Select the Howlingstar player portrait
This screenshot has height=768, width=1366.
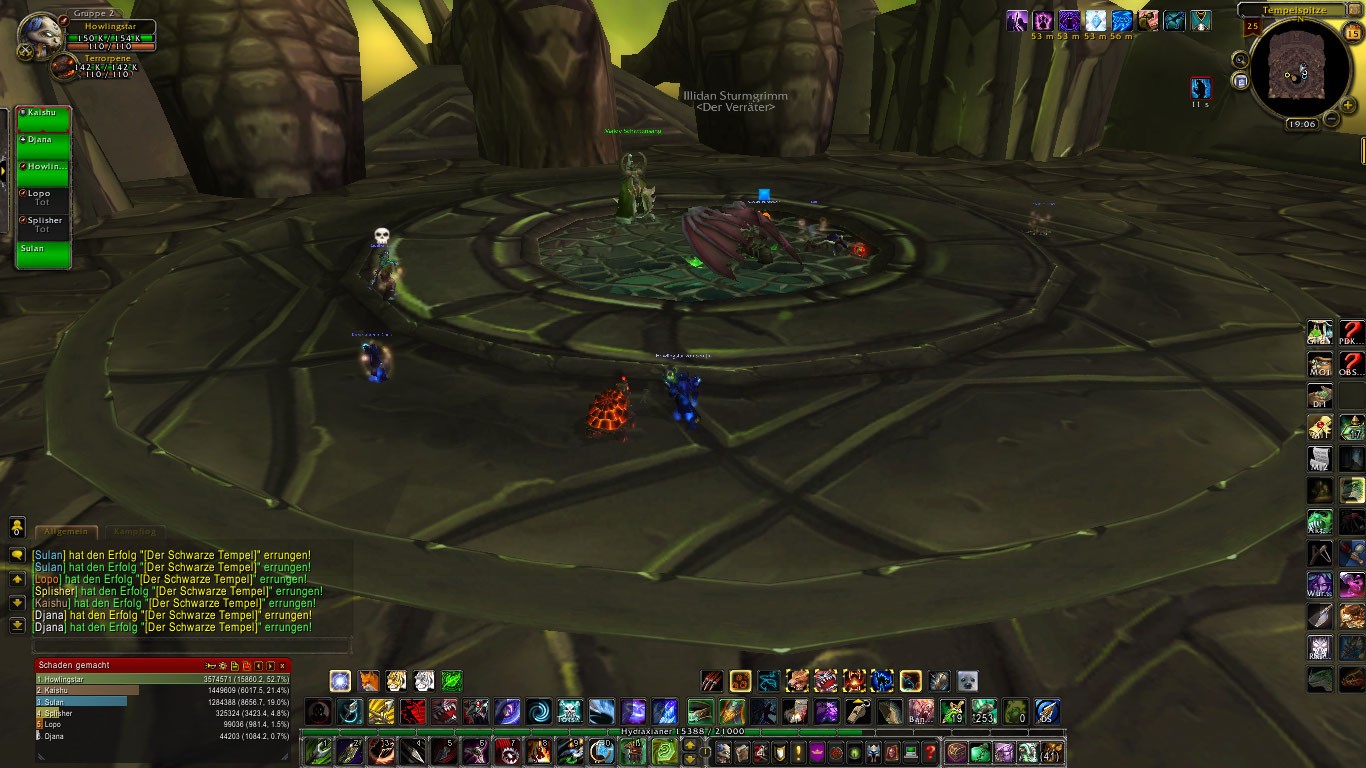point(41,37)
